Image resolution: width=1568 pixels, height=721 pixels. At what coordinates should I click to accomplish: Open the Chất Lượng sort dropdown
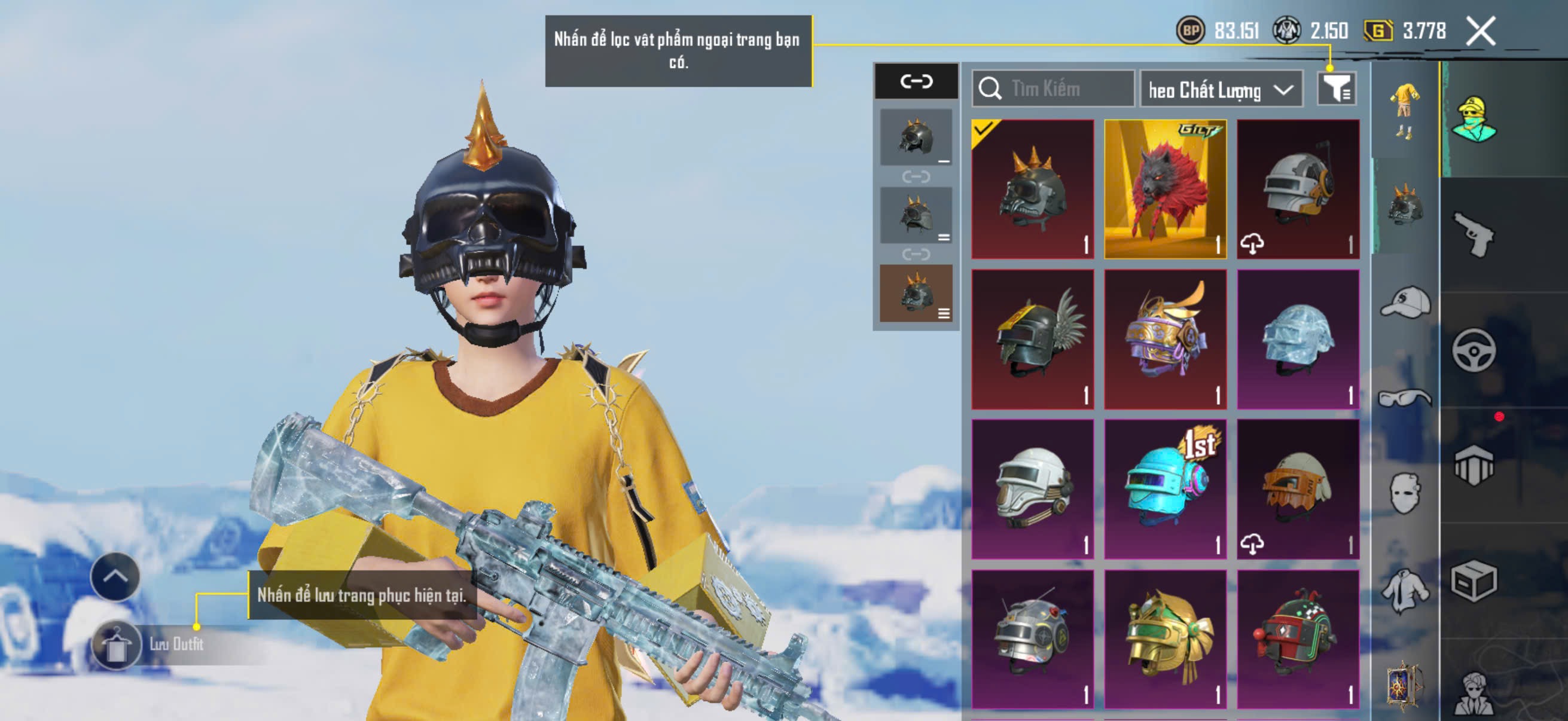pos(1221,90)
